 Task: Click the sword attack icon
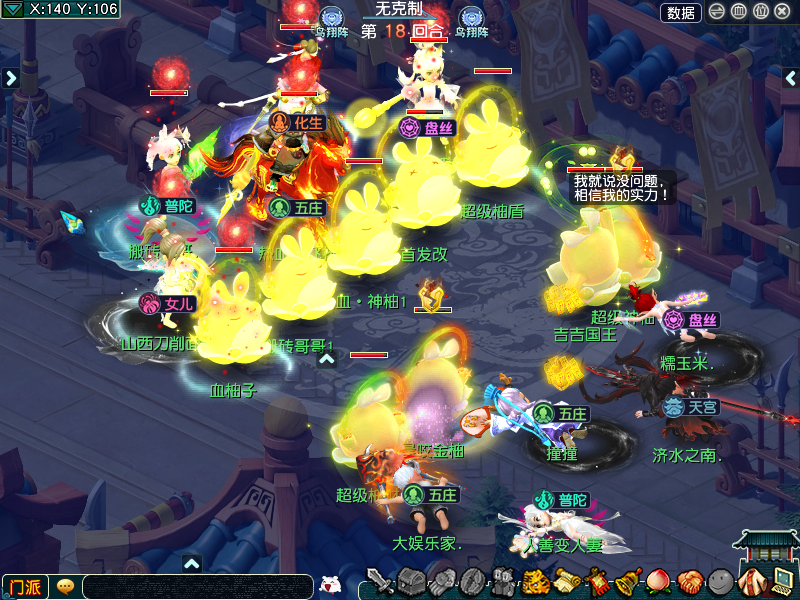tap(380, 581)
